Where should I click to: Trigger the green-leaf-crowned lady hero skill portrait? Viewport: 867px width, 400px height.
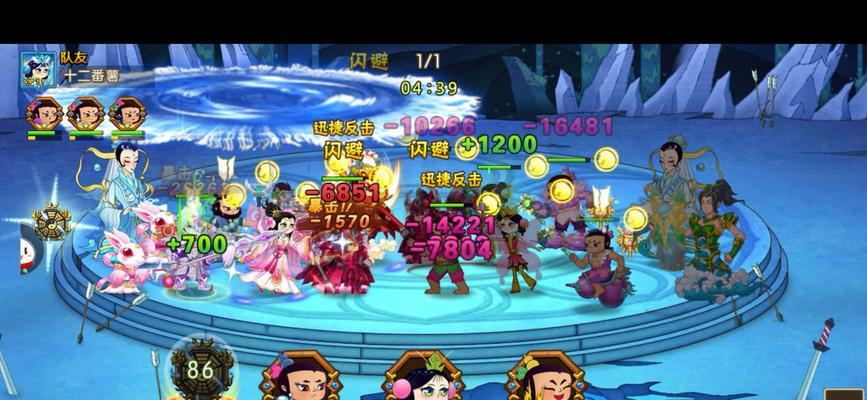click(x=423, y=380)
